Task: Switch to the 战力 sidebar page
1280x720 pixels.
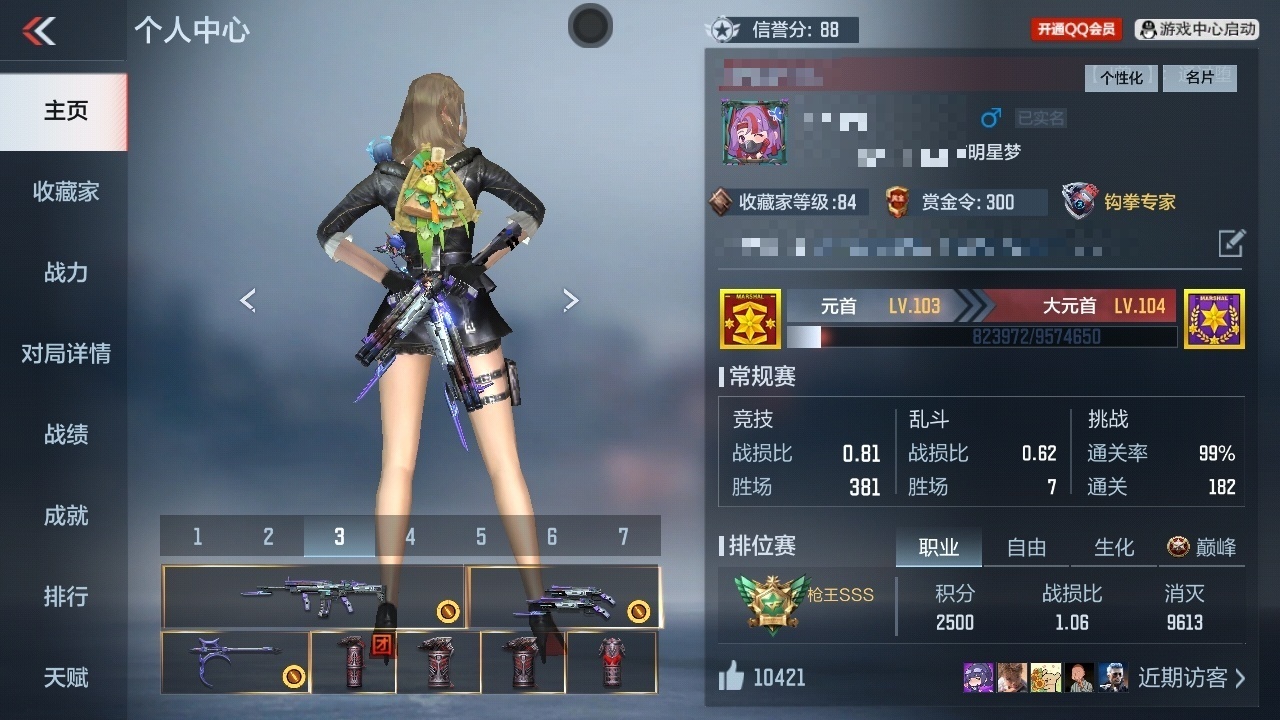Action: click(65, 272)
